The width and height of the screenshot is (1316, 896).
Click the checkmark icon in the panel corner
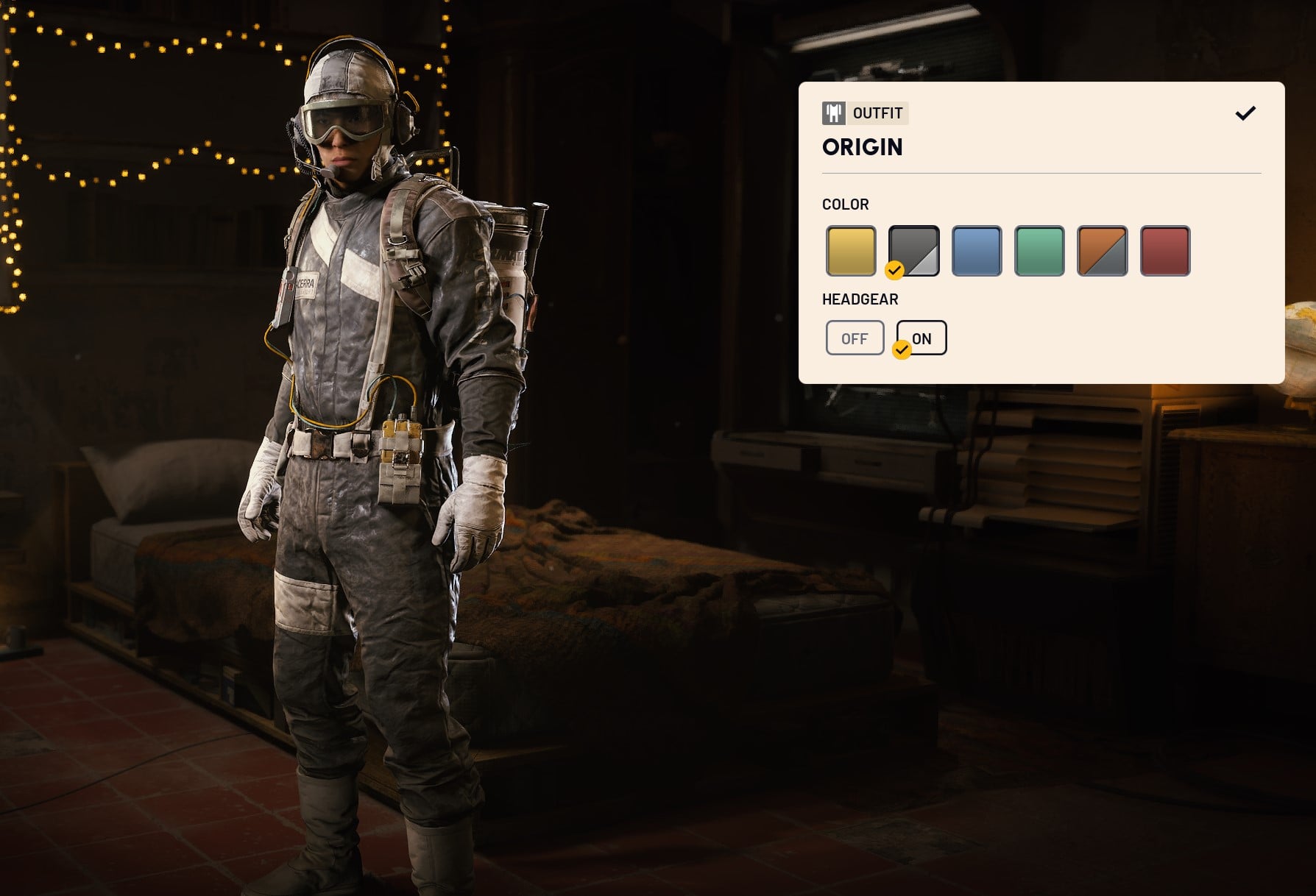[1246, 113]
